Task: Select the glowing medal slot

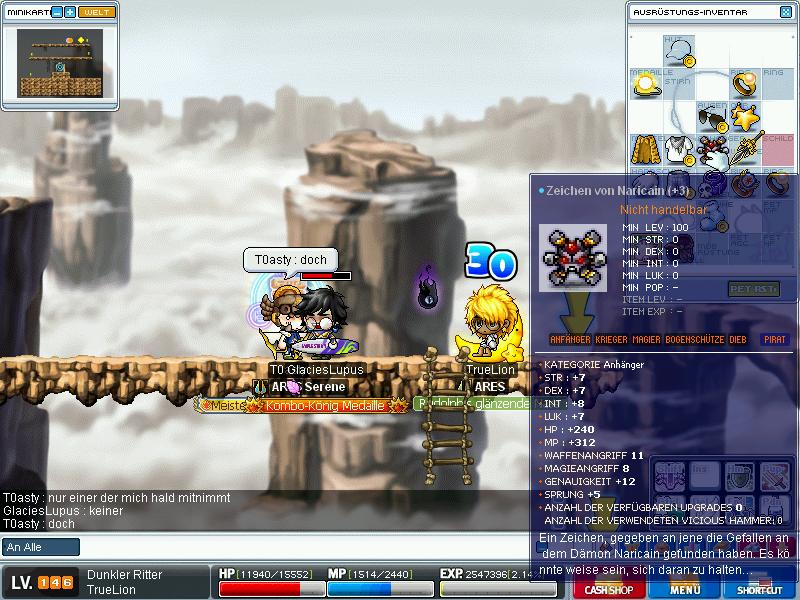Action: pos(646,85)
